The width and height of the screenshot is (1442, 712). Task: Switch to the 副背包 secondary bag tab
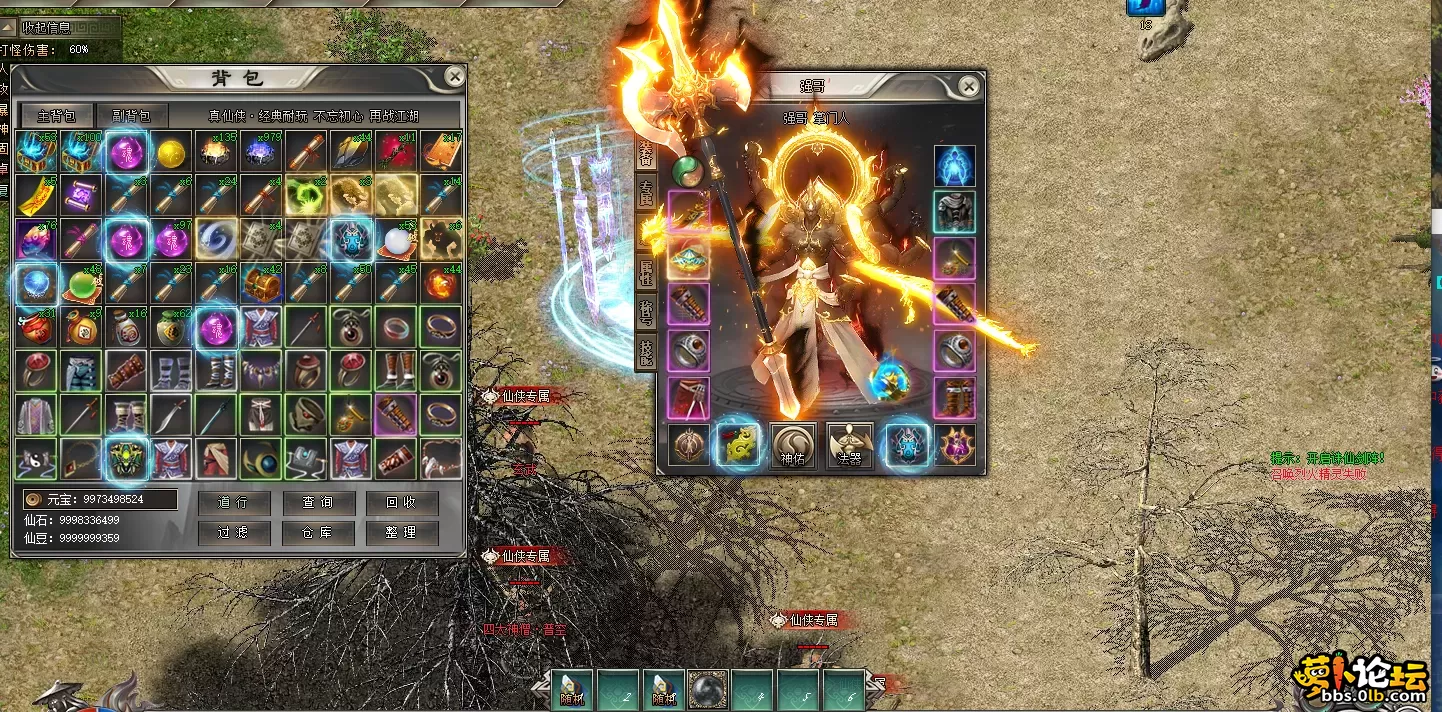(x=132, y=115)
